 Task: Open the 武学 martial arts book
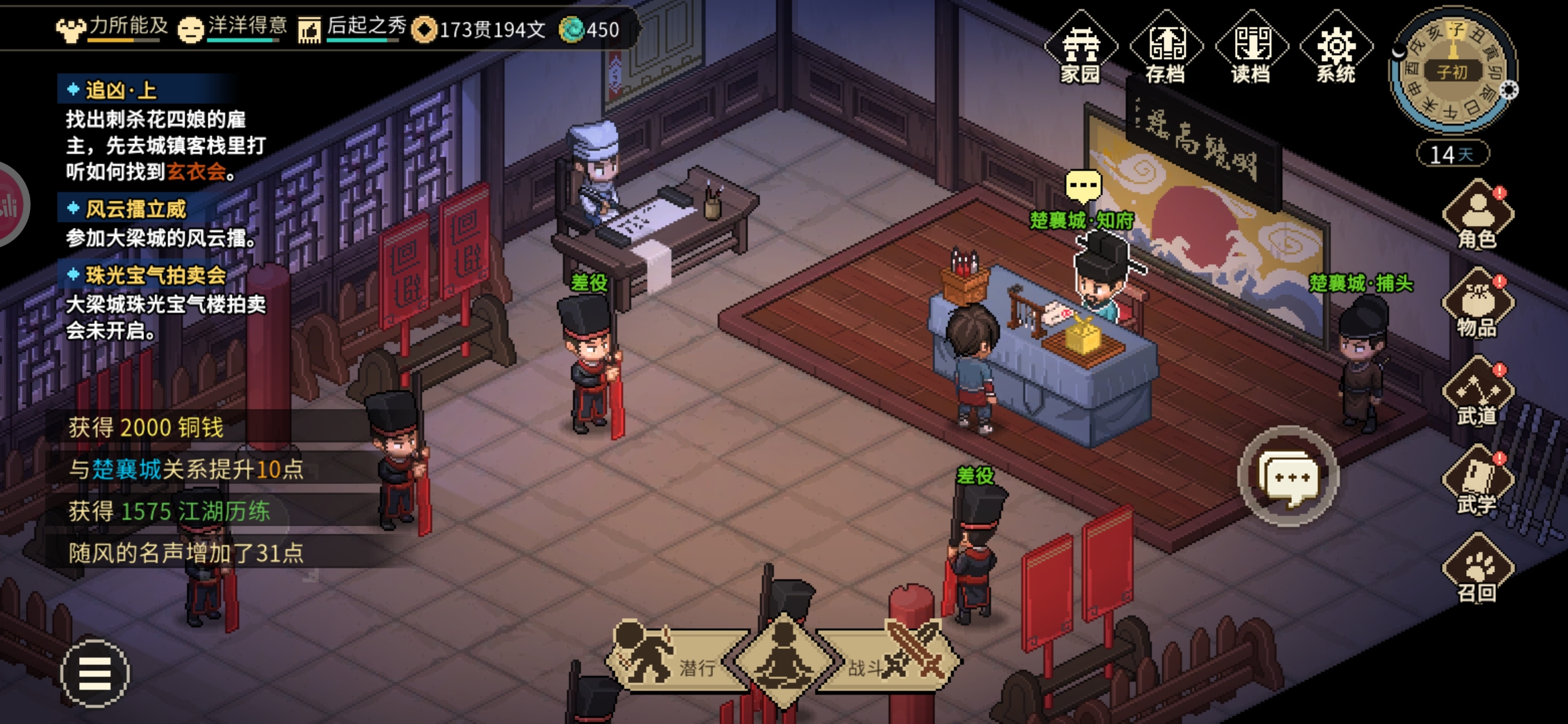(x=1478, y=481)
